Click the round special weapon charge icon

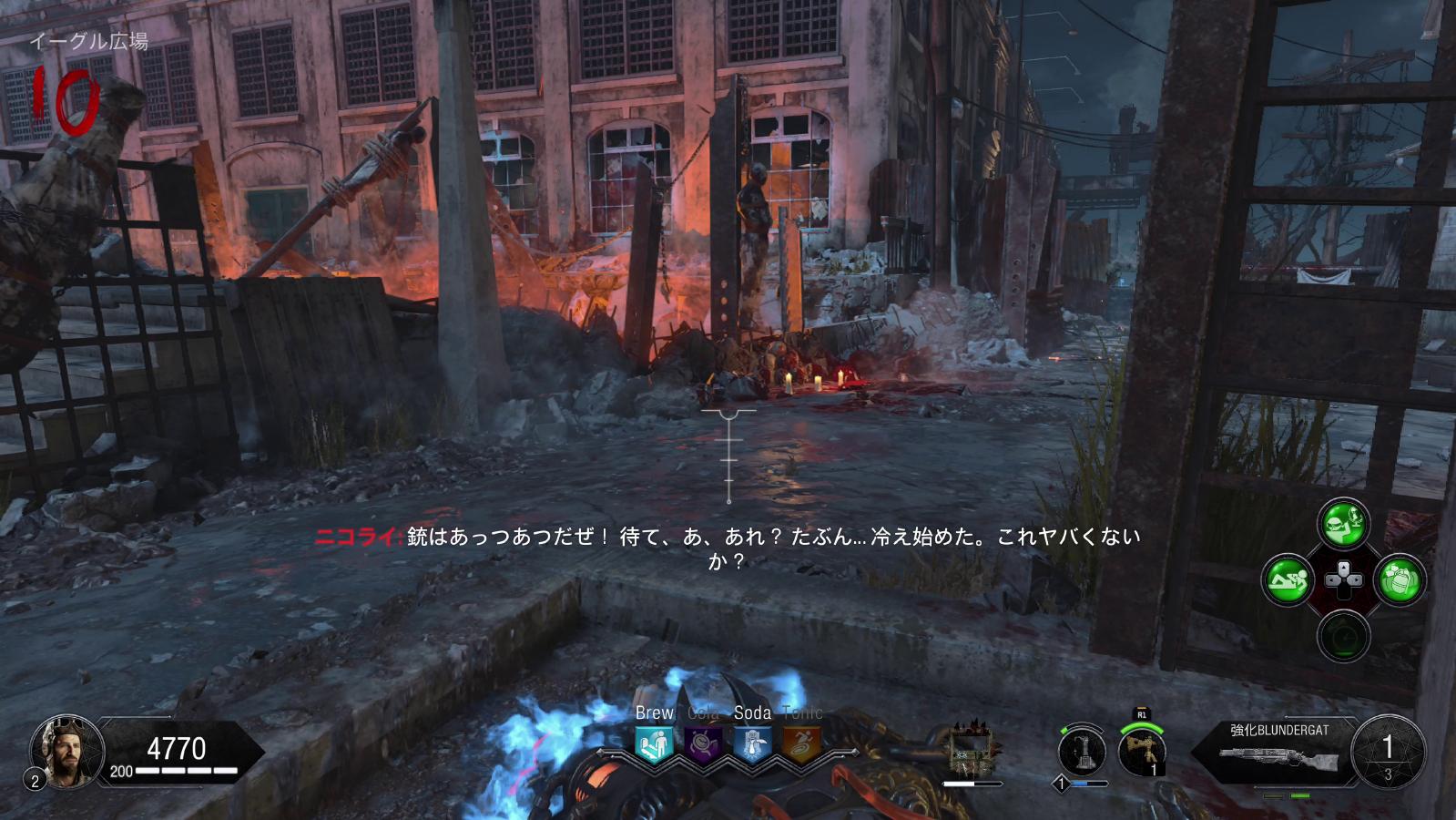click(1082, 752)
